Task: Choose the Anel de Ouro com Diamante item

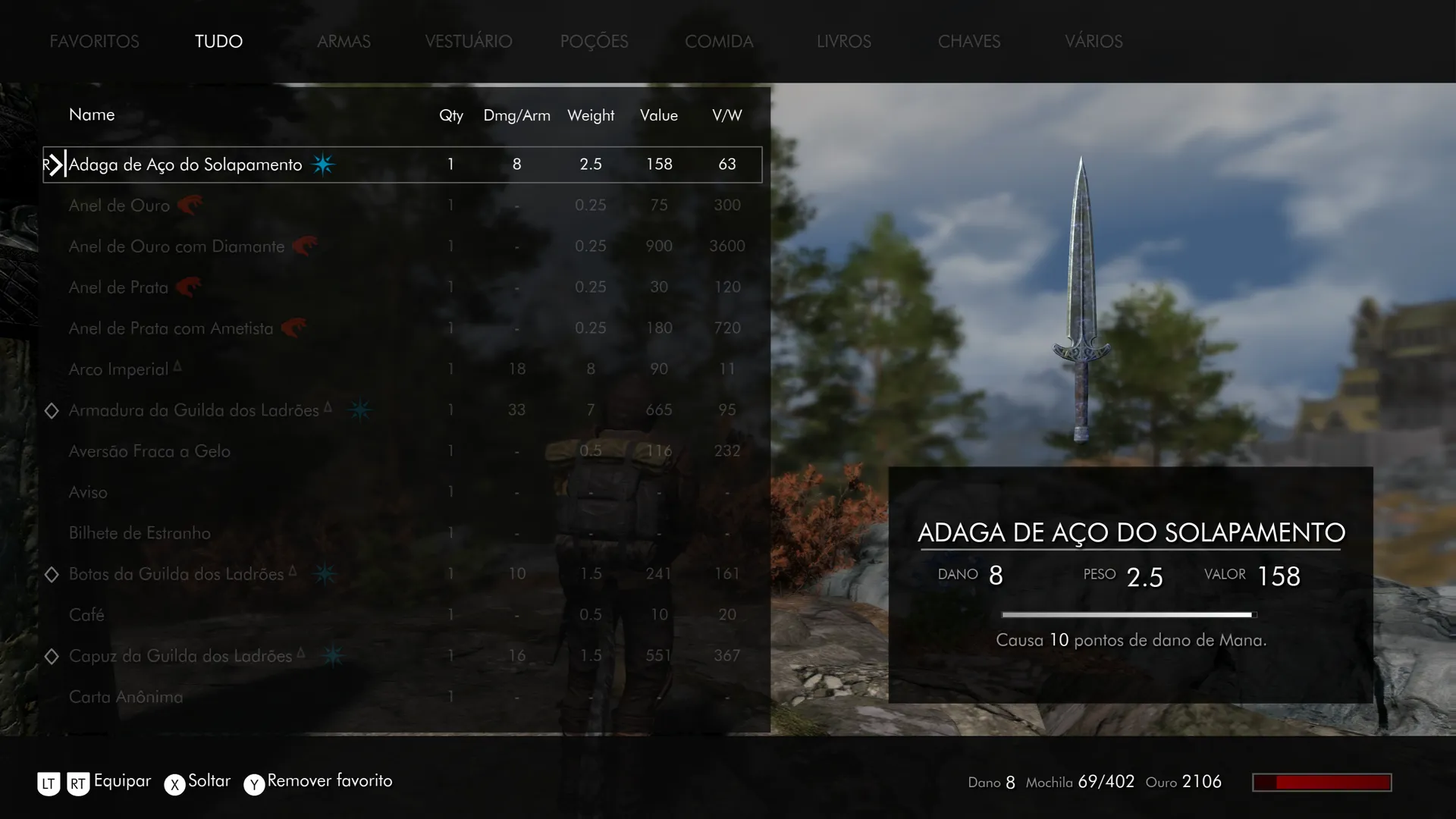Action: click(x=177, y=246)
